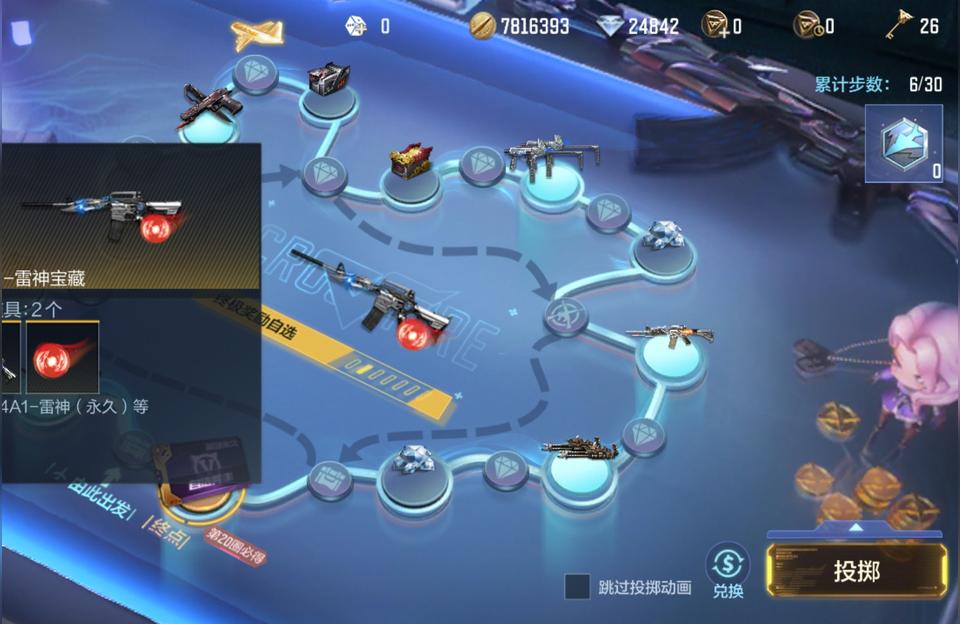Open the 兑换 exchange icon
960x624 pixels.
[728, 571]
